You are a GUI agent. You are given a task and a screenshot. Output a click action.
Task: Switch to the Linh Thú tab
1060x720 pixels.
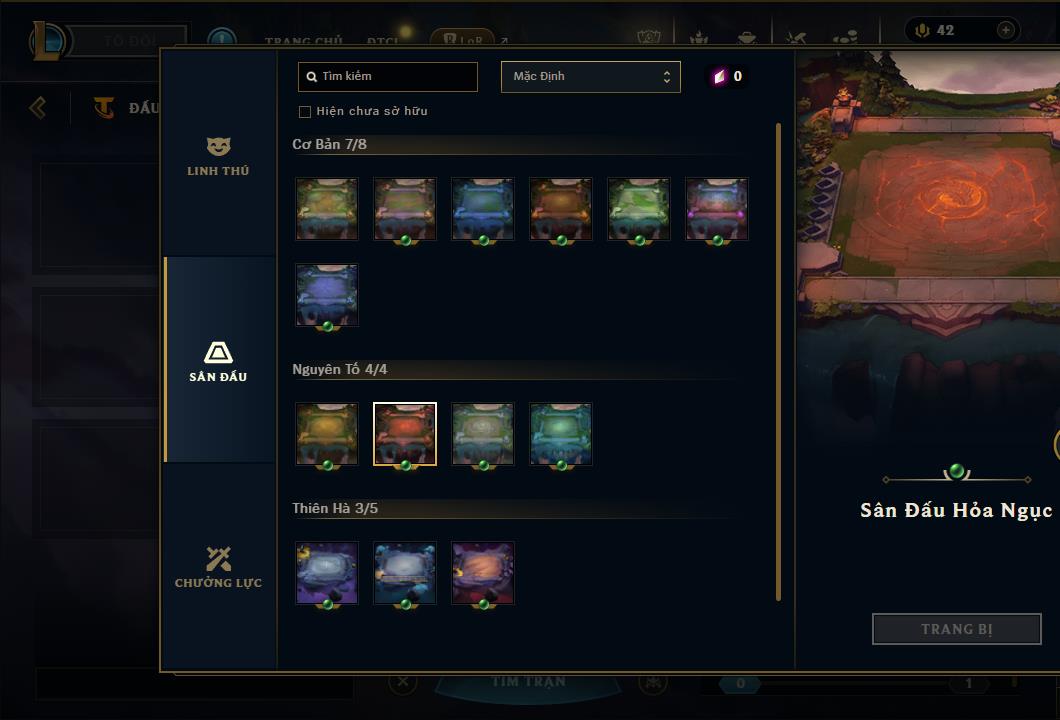coord(218,157)
